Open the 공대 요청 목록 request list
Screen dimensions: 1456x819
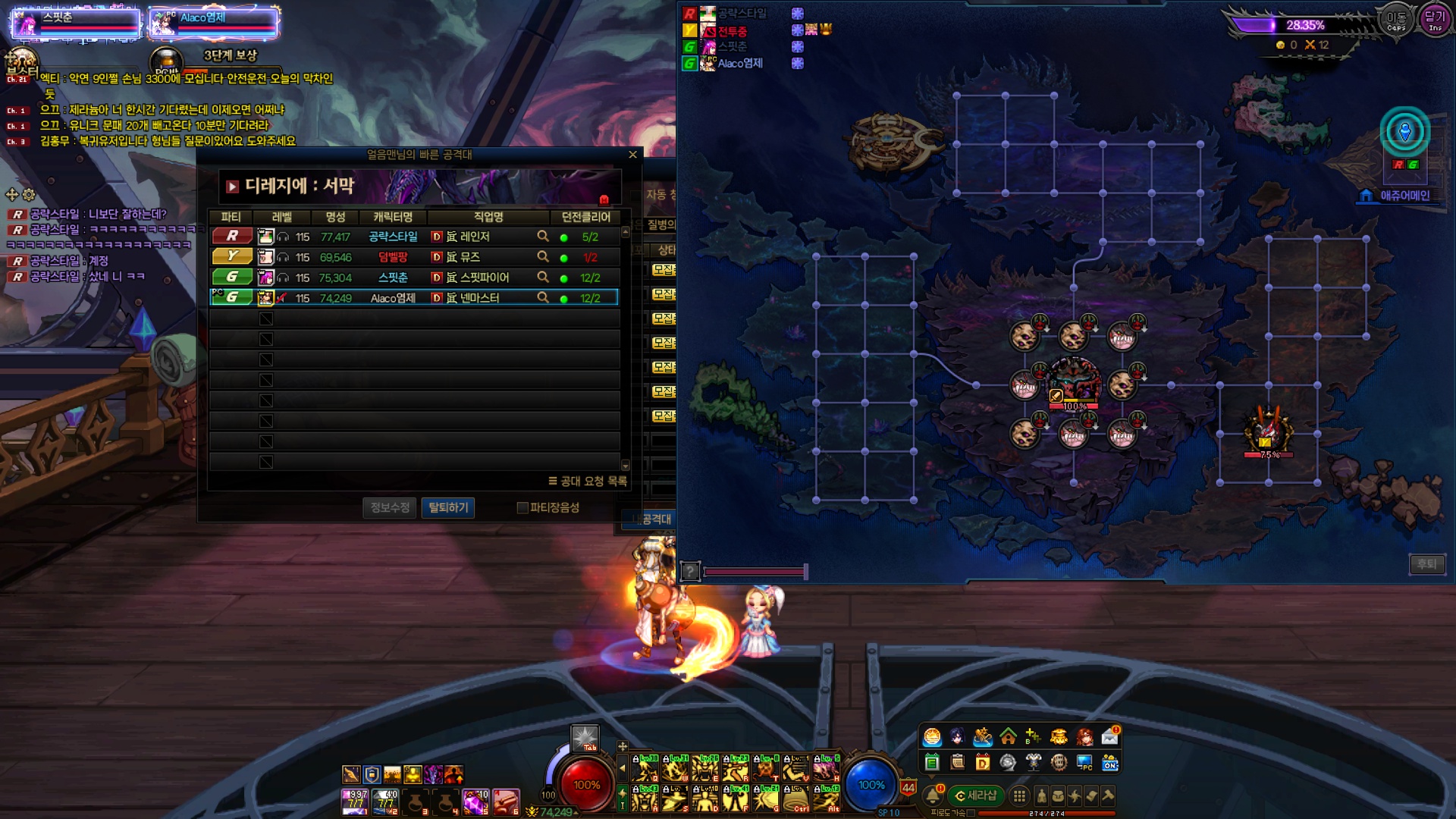[588, 481]
